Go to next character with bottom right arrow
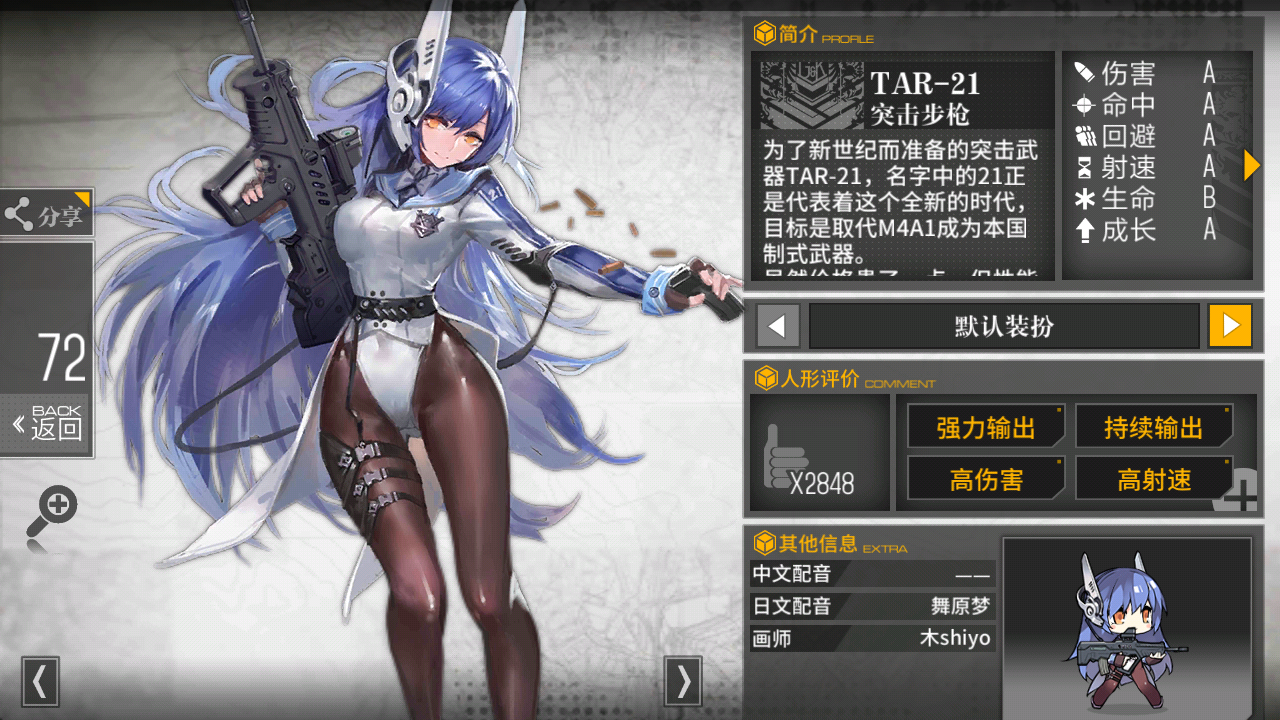The image size is (1280, 720). coord(684,683)
